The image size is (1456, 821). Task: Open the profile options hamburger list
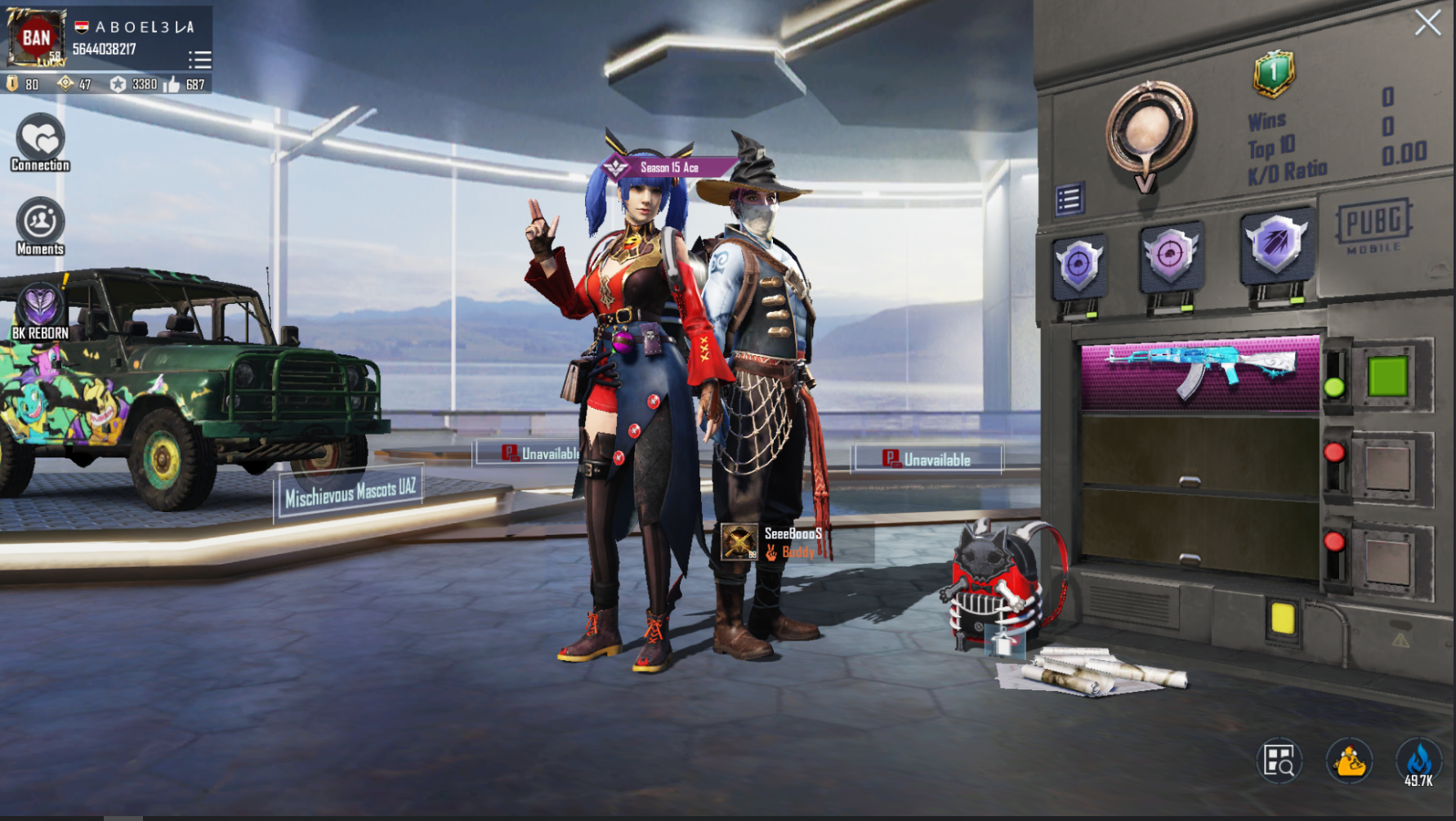(x=199, y=58)
